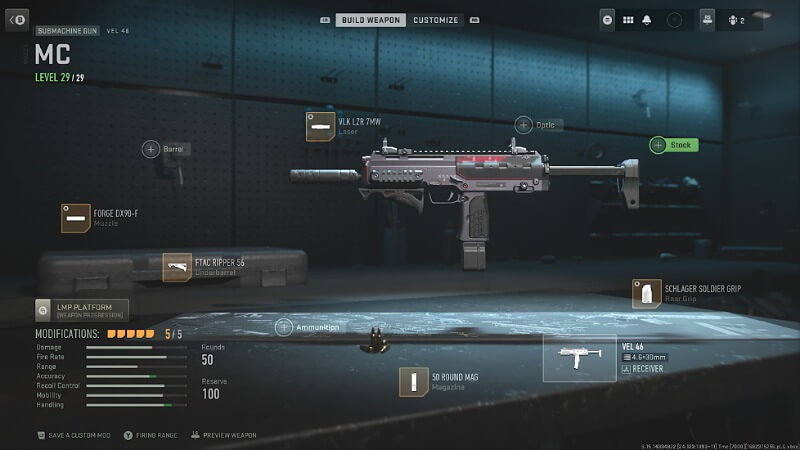Add an Optic attachment
The image size is (800, 450).
[x=524, y=125]
